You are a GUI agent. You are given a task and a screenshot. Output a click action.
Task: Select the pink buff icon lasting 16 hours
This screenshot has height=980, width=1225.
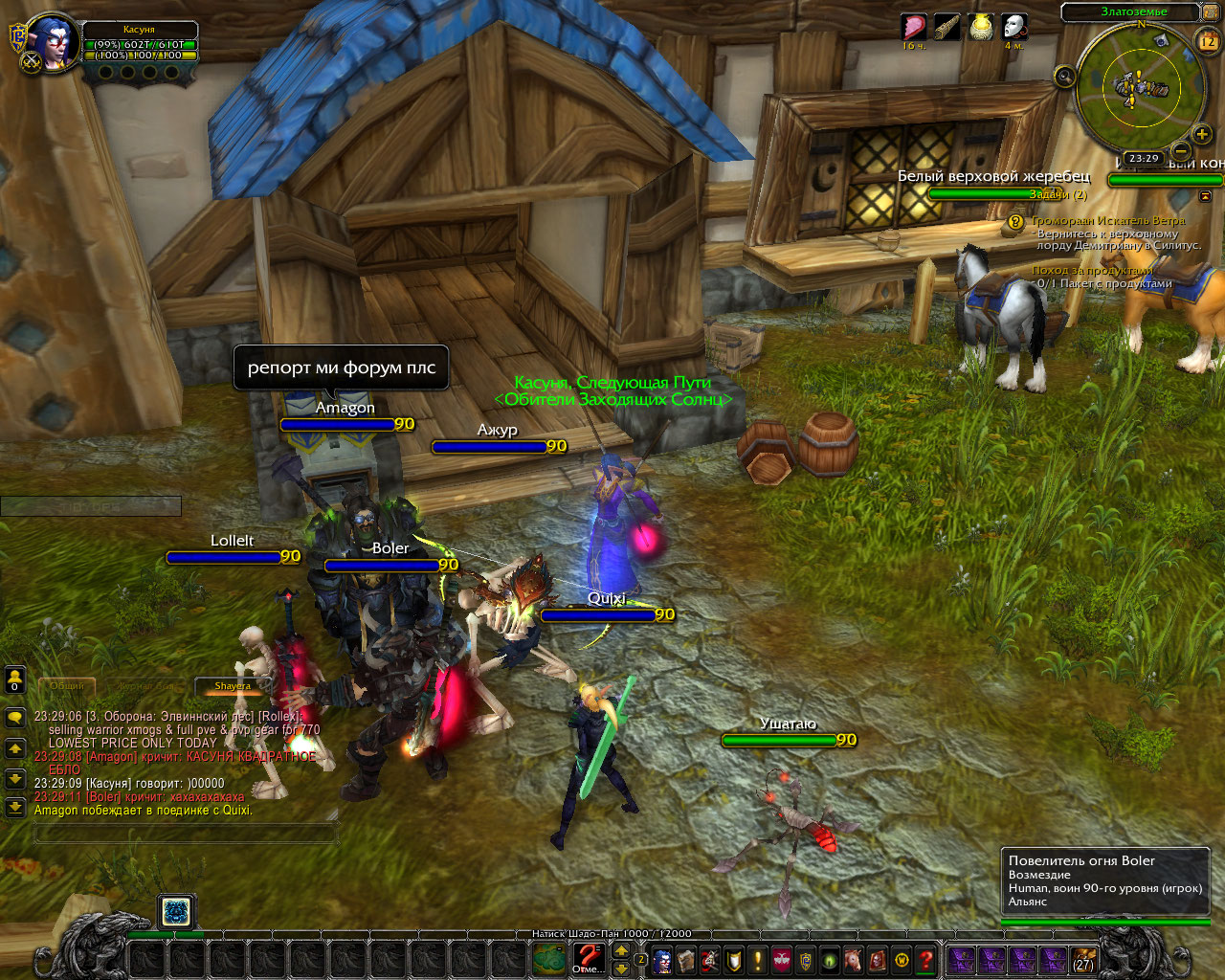pyautogui.click(x=914, y=27)
